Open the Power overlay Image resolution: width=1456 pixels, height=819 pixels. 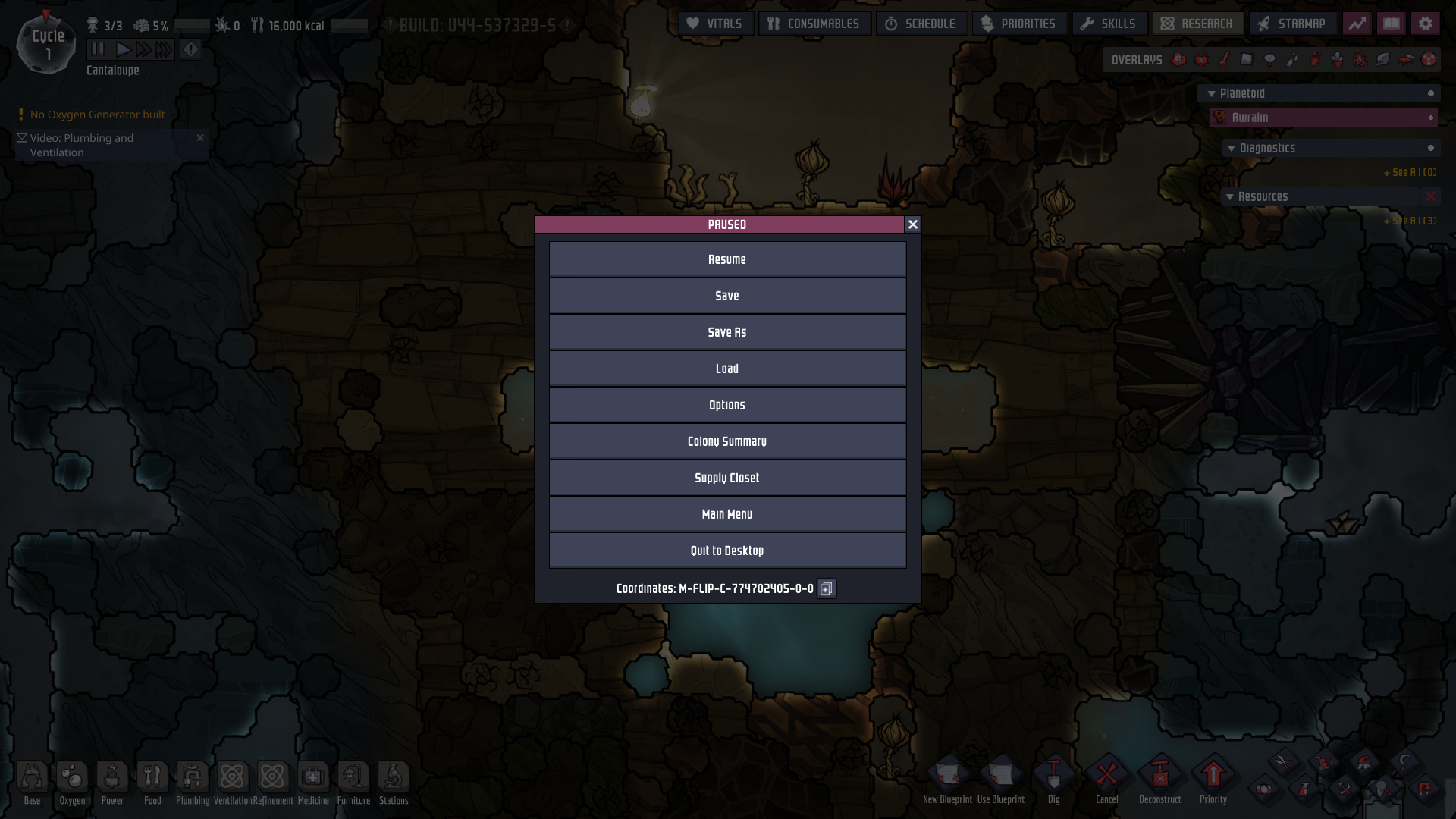pos(1201,58)
